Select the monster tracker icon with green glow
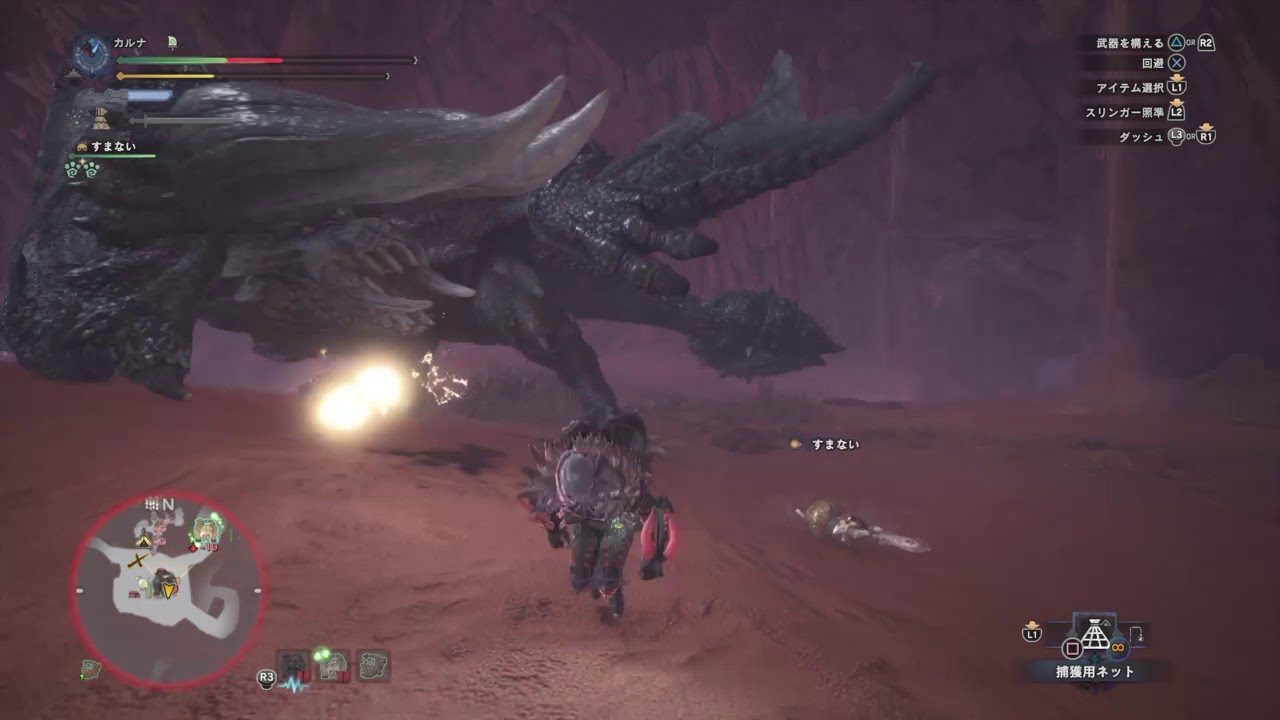1280x720 pixels. coord(332,665)
